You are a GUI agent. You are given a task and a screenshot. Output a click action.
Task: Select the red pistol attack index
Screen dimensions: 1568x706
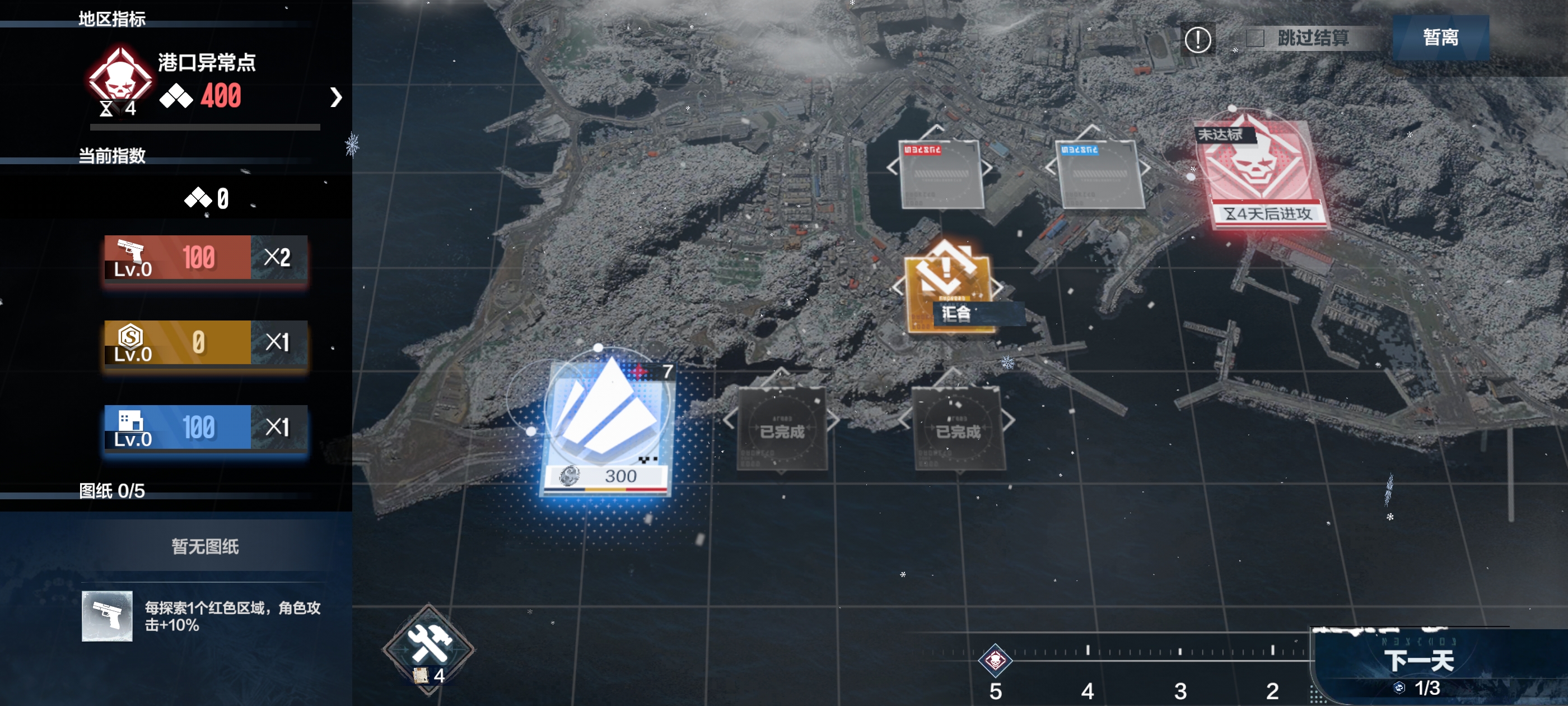[x=205, y=258]
